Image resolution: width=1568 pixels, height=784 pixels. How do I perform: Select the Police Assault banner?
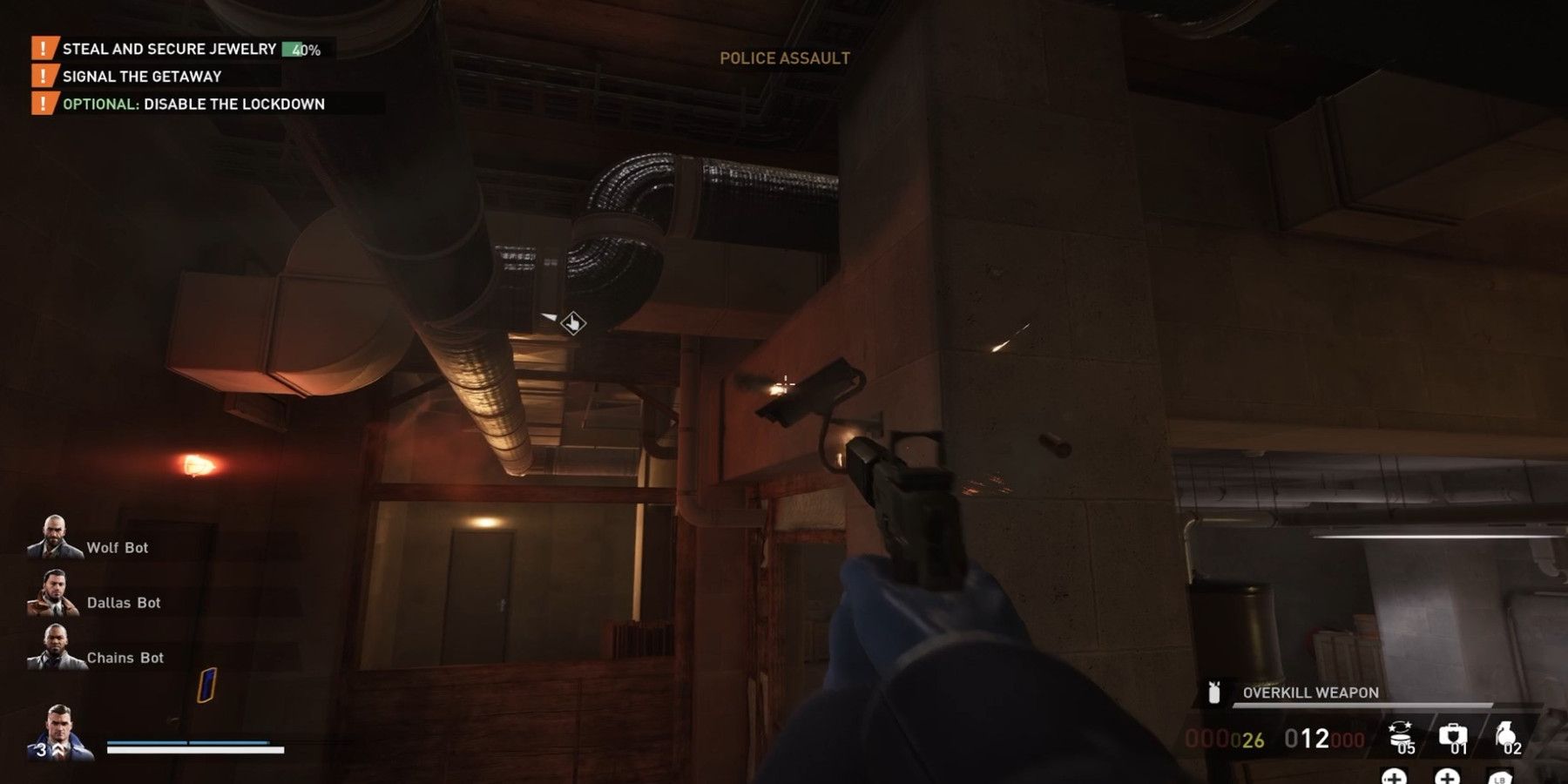783,58
